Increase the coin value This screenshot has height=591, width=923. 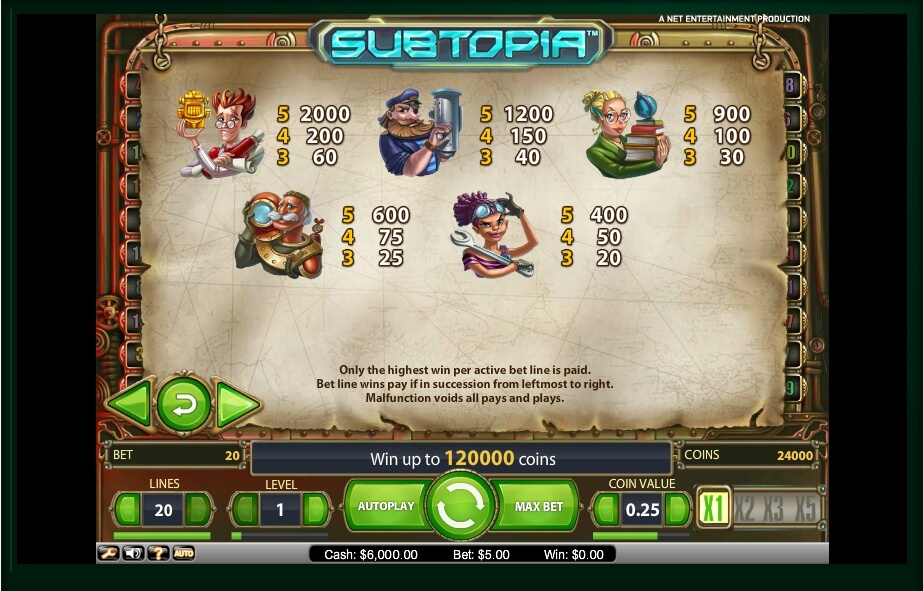pos(677,510)
